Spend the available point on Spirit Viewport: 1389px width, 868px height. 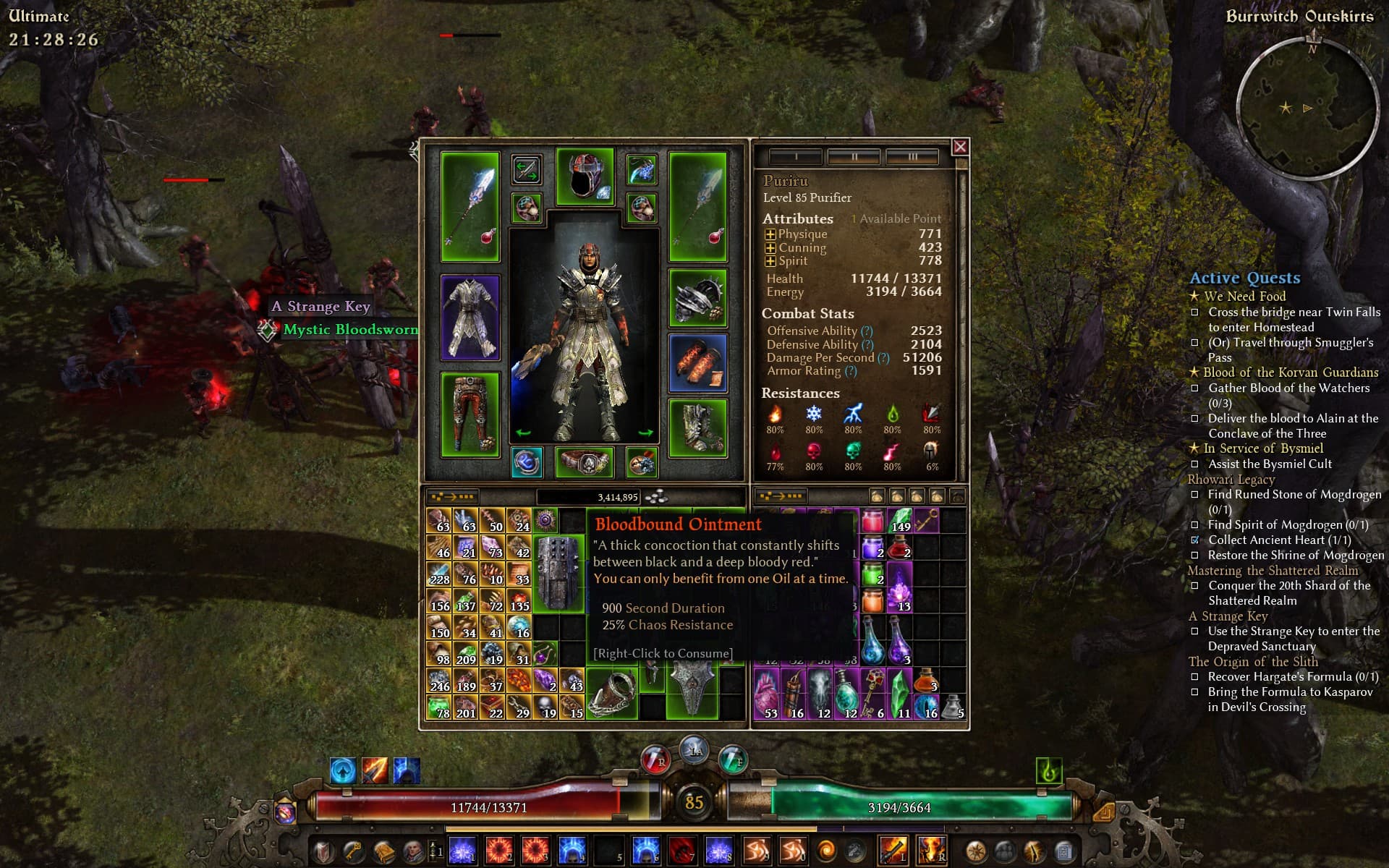click(770, 261)
